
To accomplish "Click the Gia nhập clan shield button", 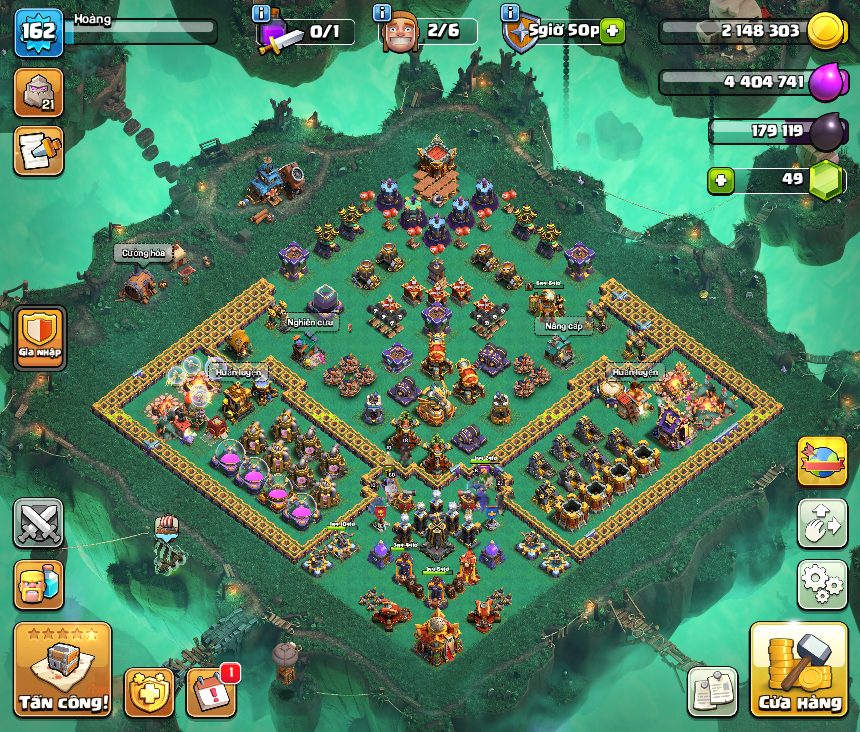I will pyautogui.click(x=40, y=336).
